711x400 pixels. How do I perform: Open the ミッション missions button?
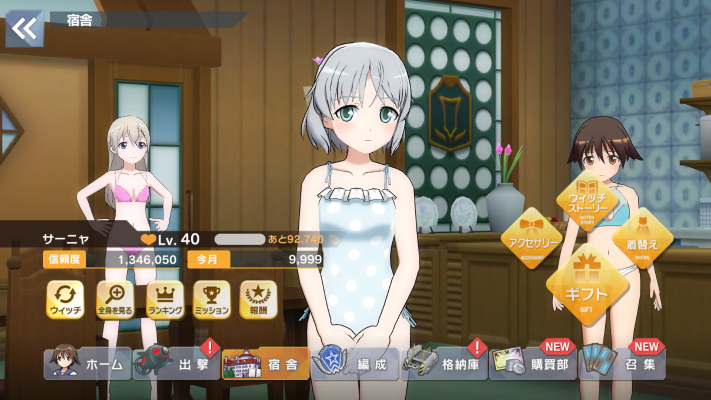(211, 299)
